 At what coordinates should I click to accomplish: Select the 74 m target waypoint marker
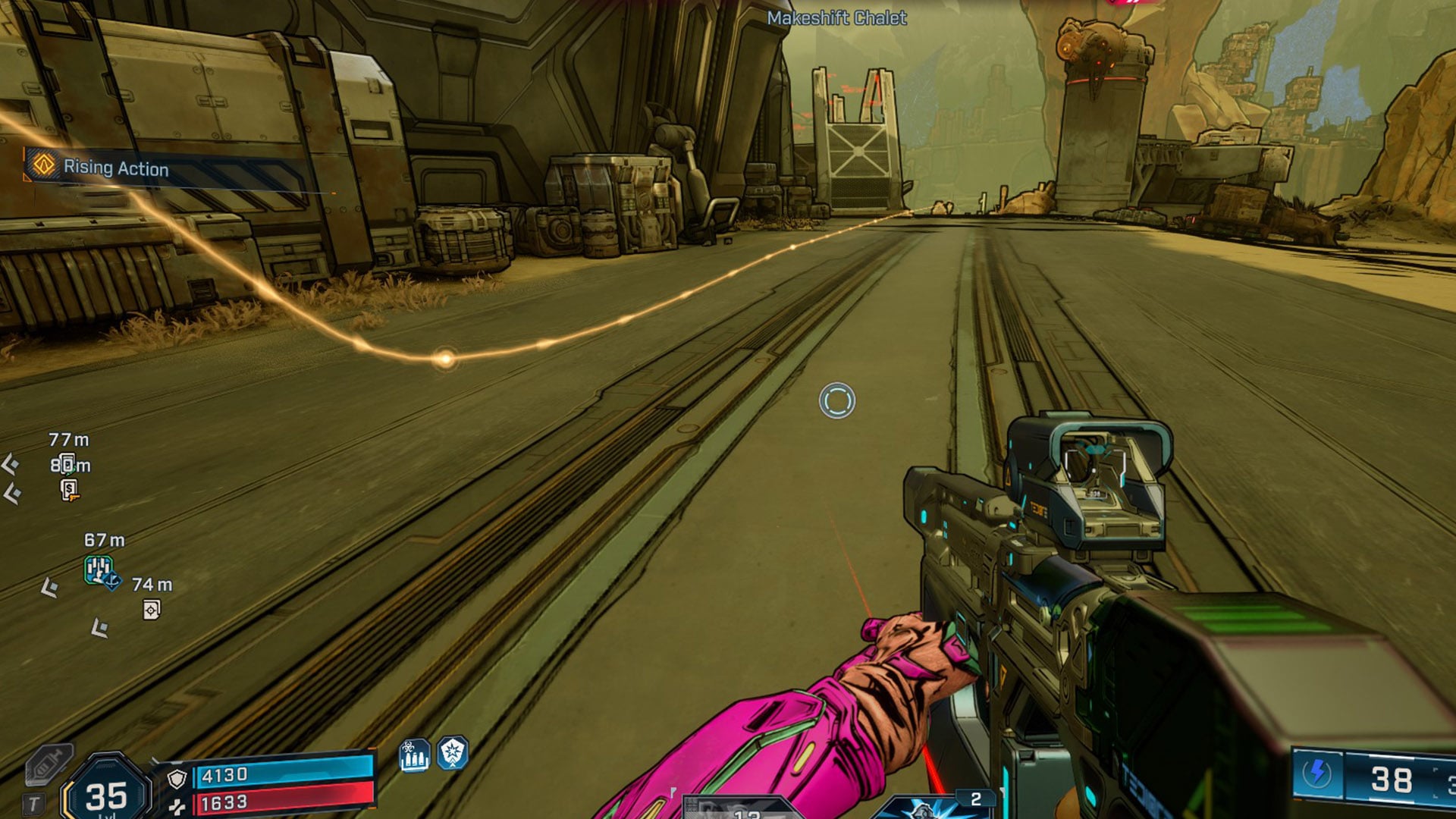(152, 610)
